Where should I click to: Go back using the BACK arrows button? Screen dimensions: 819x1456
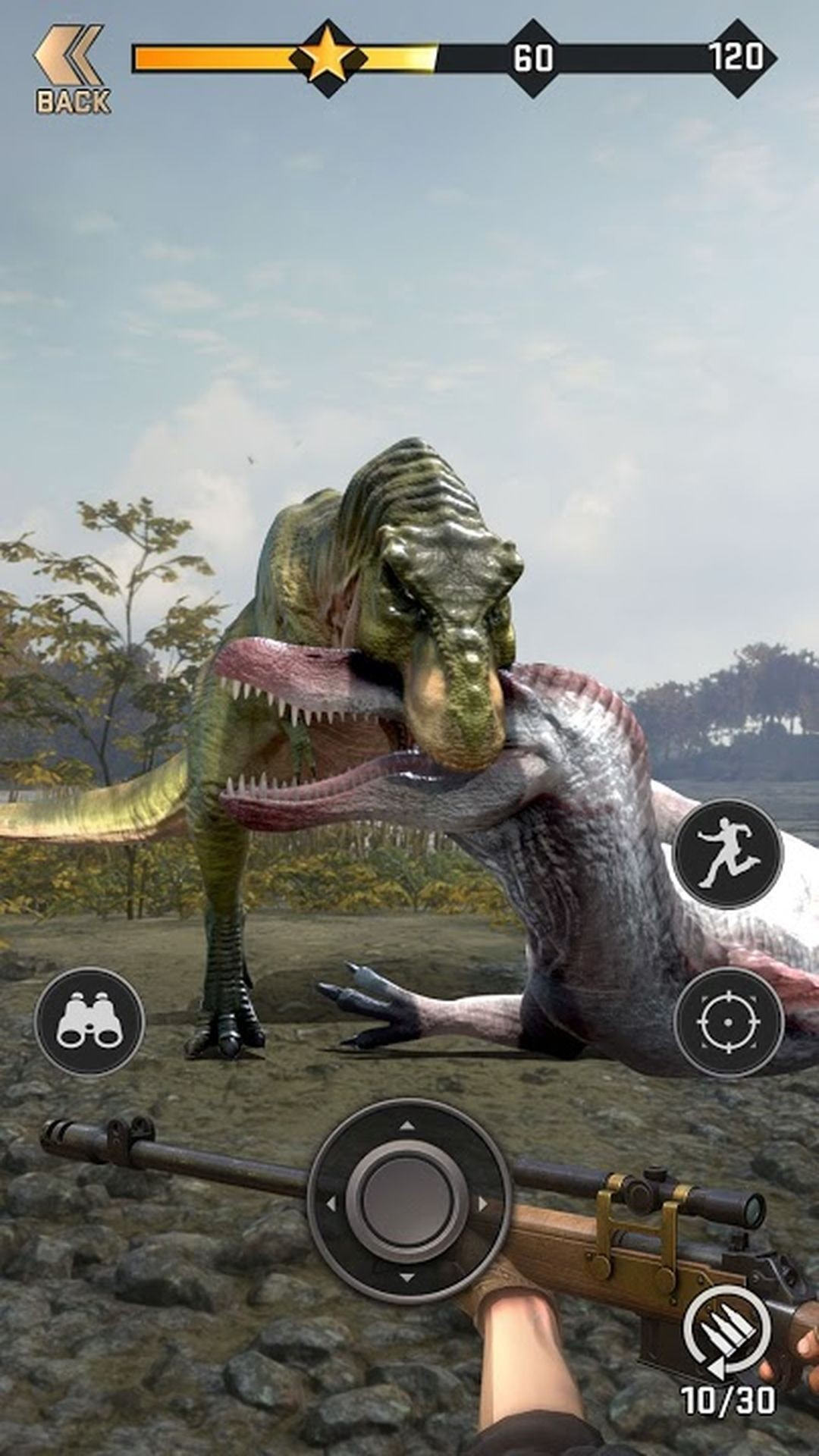coord(71,70)
